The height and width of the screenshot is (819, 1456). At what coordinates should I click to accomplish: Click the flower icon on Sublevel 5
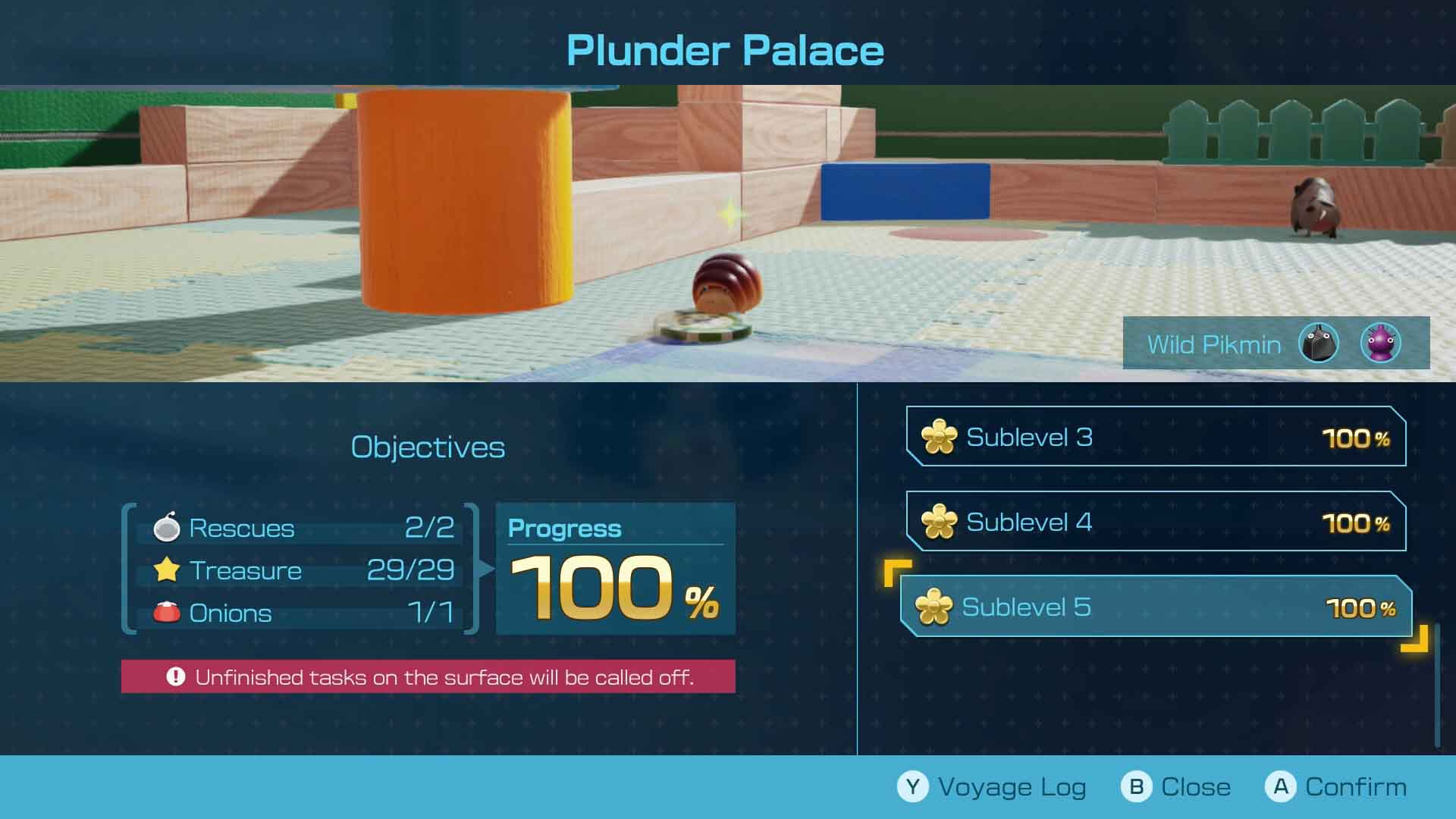click(938, 607)
